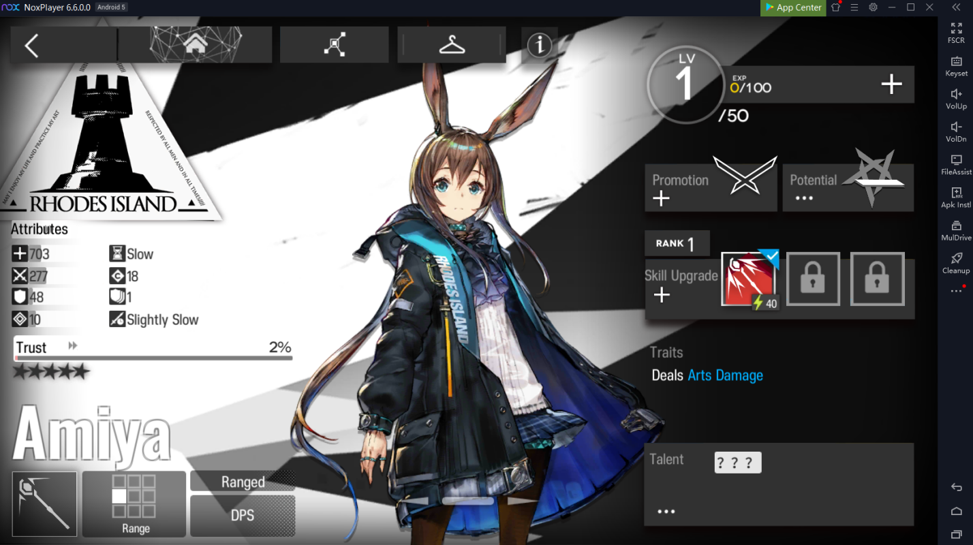Go back with the arrow button
Viewport: 973px width, 545px height.
click(33, 45)
